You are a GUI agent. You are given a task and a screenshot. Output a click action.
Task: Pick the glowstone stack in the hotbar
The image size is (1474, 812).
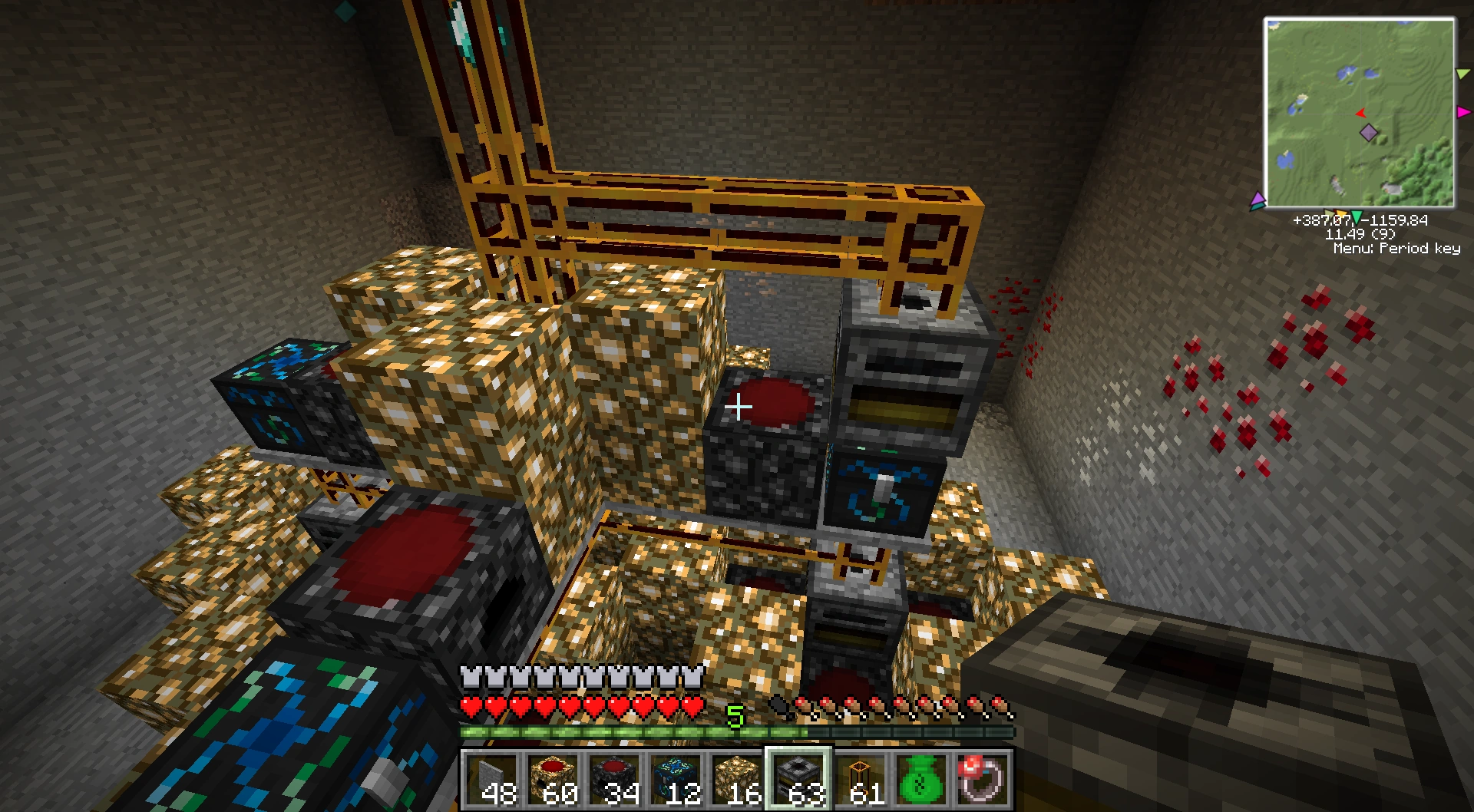pos(737,780)
